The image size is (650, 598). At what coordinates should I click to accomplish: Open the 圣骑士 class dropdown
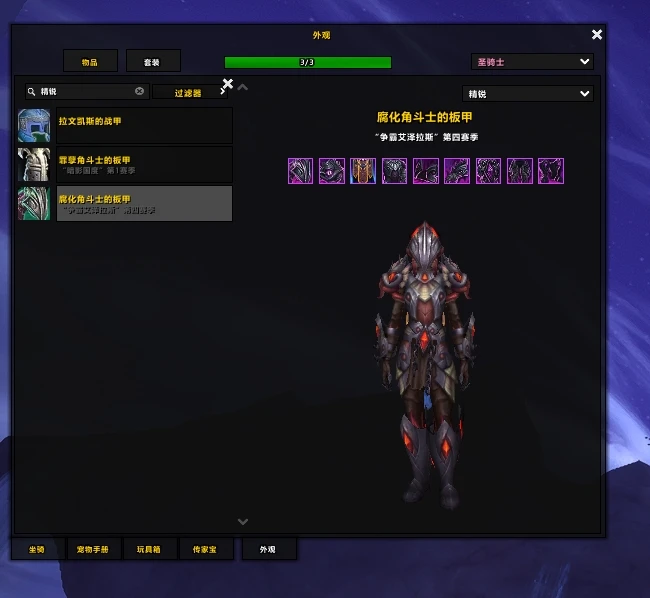click(532, 62)
